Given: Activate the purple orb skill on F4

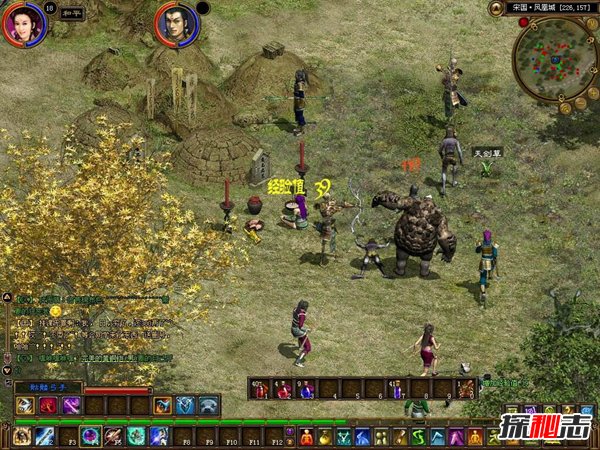Looking at the screenshot, I should (x=91, y=436).
